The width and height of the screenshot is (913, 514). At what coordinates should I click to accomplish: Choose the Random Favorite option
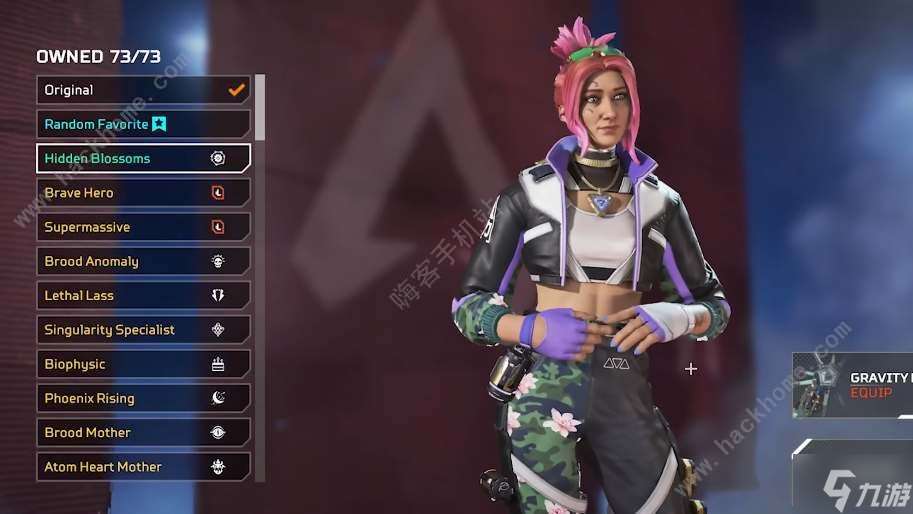coord(143,124)
